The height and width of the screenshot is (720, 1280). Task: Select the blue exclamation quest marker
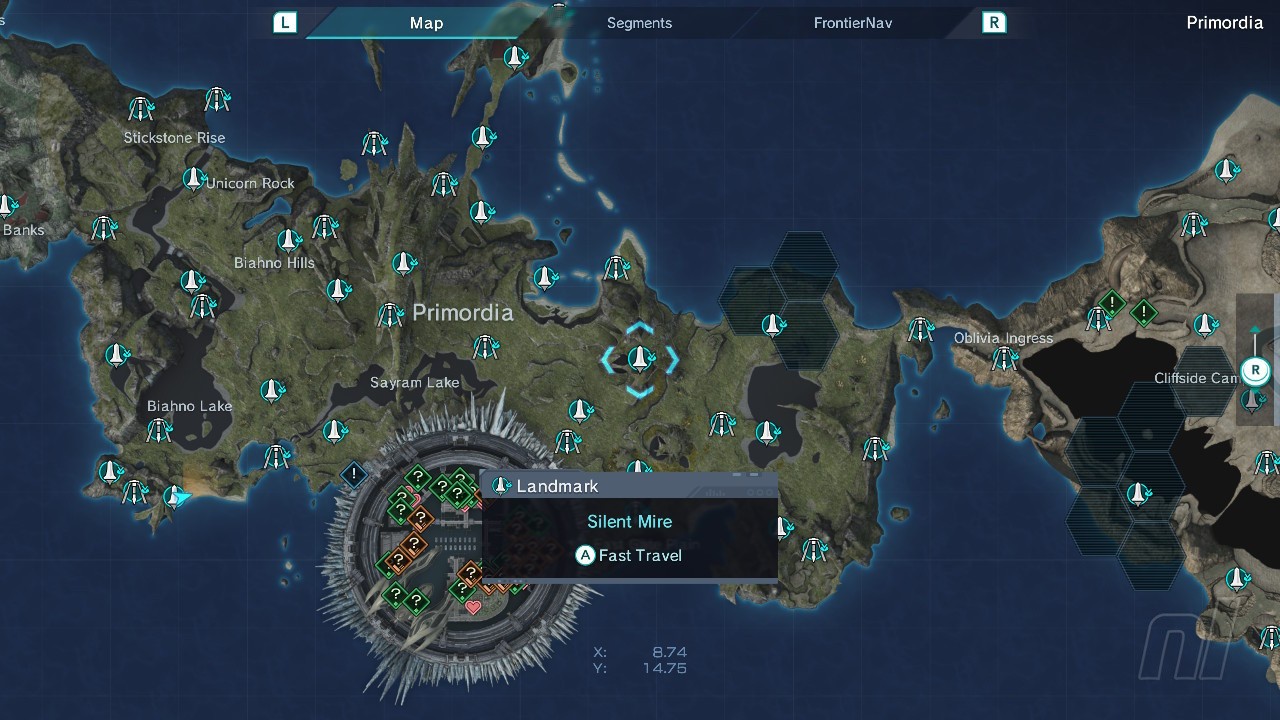point(353,473)
